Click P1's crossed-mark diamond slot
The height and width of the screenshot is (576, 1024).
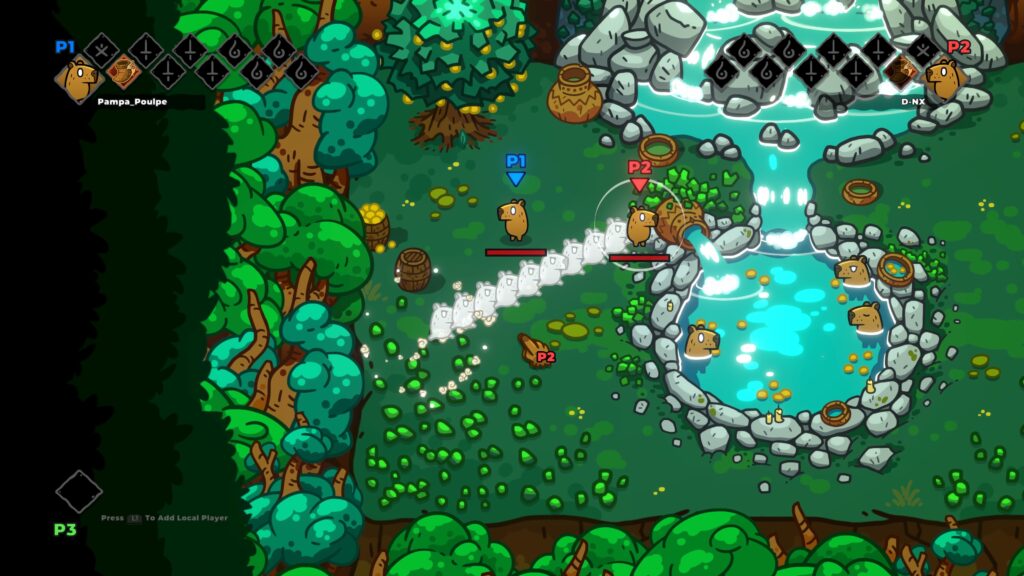[x=101, y=49]
